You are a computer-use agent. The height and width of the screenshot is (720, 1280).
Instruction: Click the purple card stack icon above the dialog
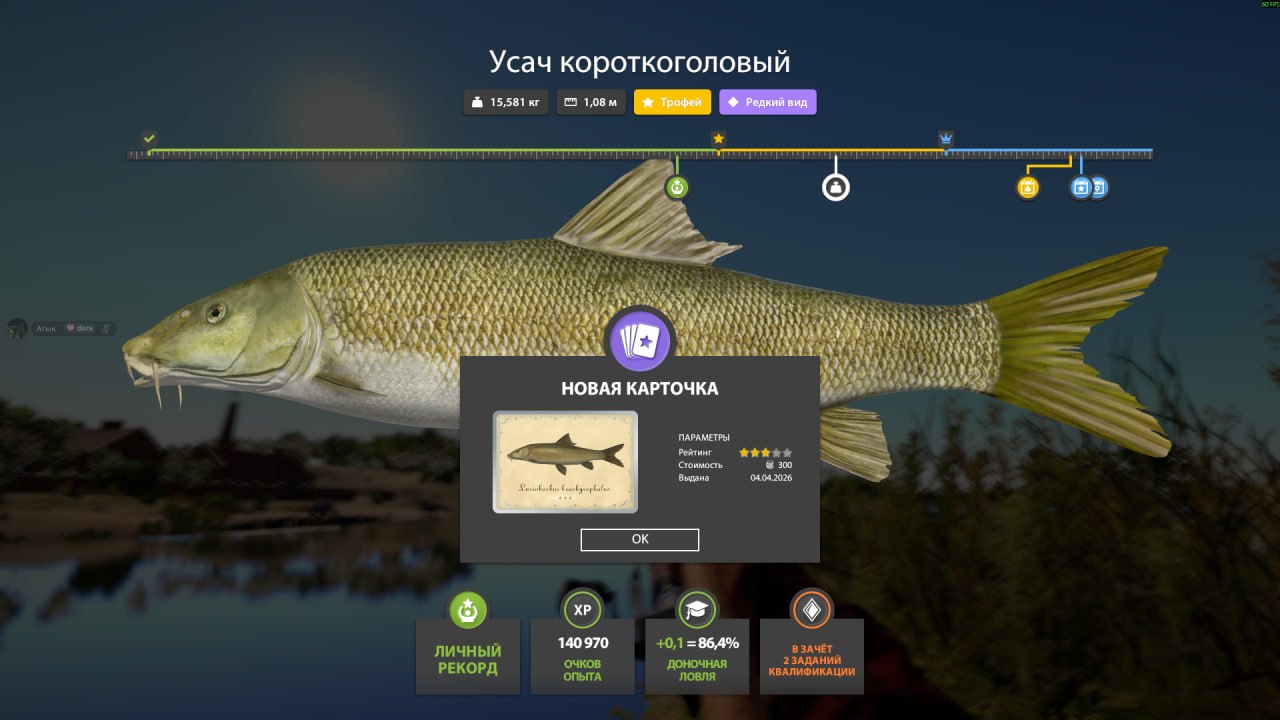point(640,339)
